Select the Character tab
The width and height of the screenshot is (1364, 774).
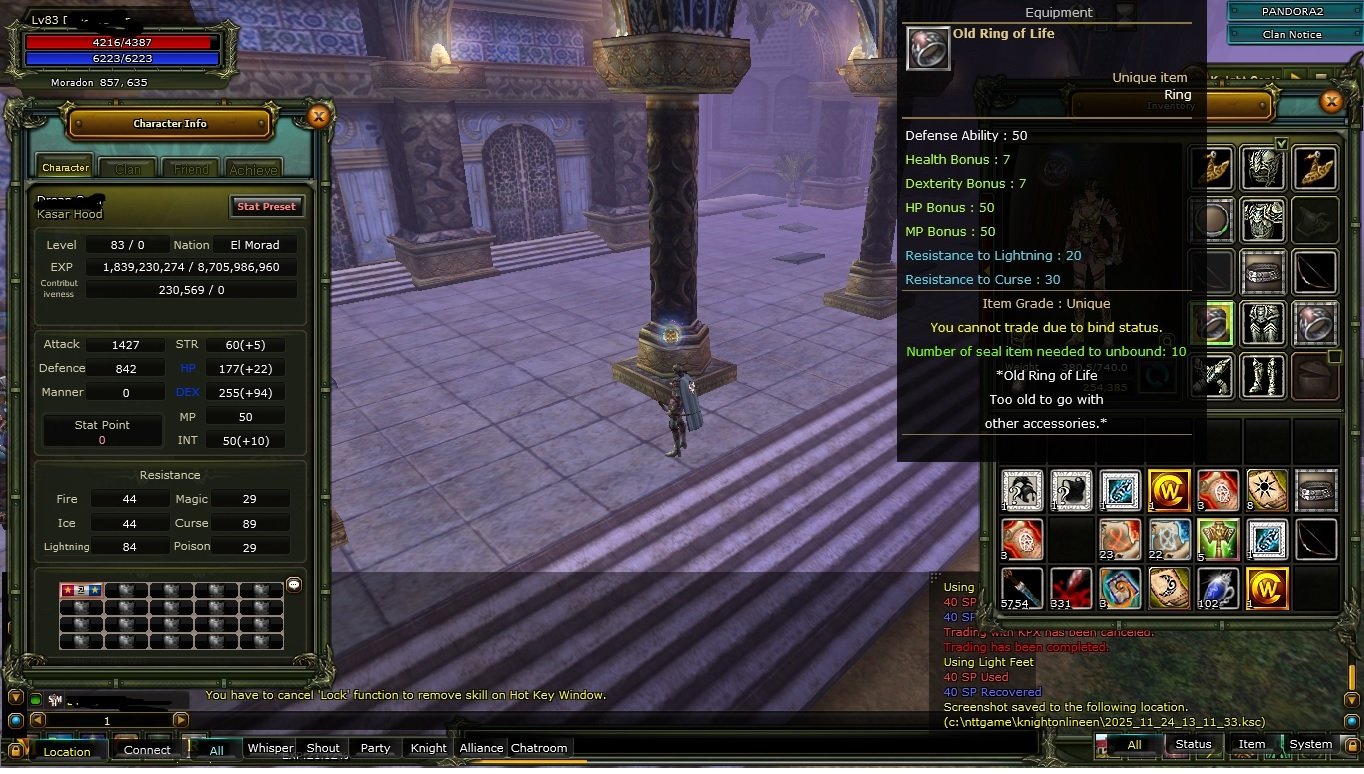click(66, 168)
